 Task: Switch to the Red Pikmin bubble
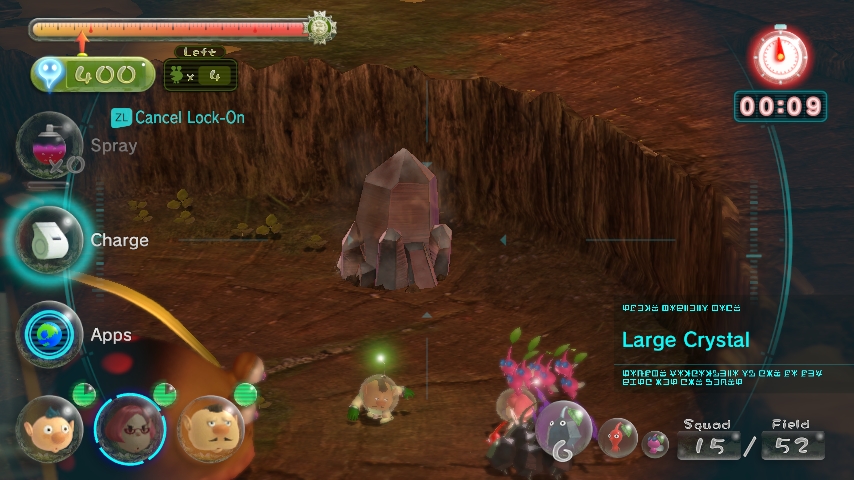[618, 438]
